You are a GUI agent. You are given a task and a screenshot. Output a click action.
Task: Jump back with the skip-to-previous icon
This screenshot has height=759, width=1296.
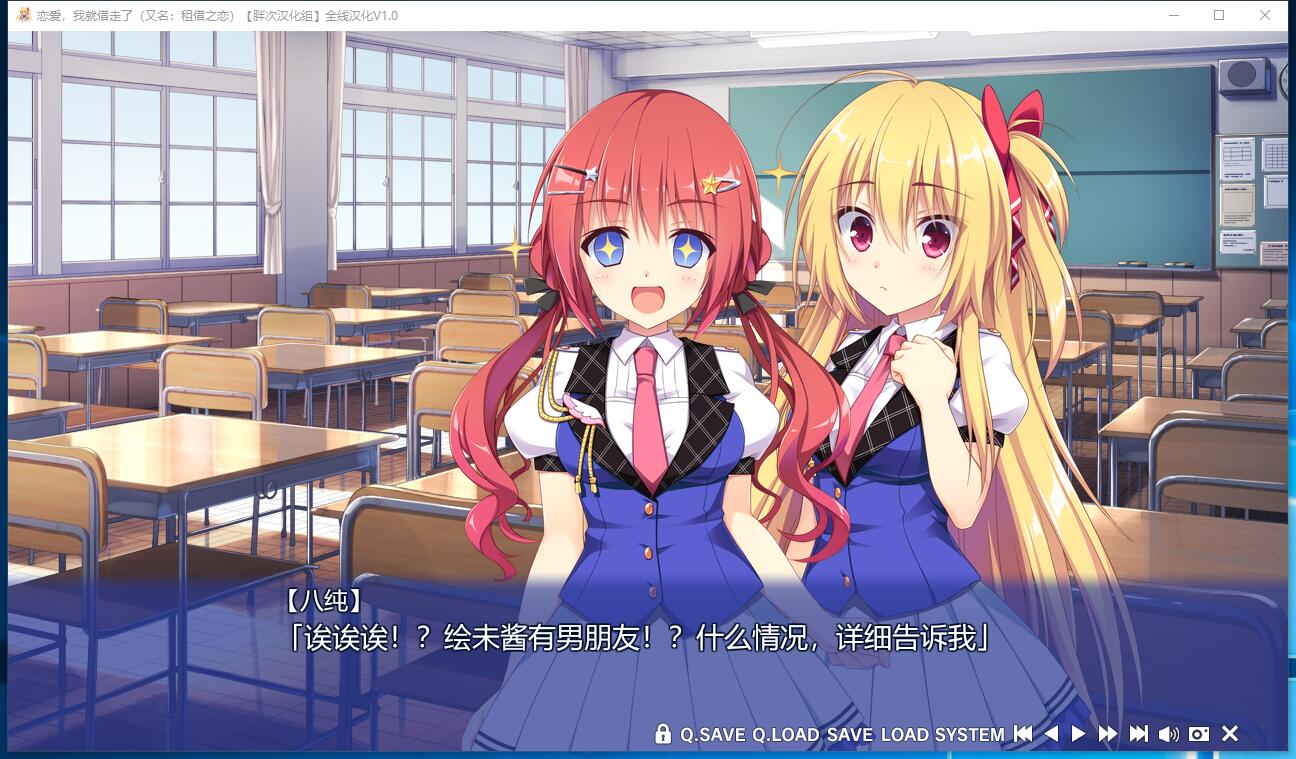pos(1023,734)
